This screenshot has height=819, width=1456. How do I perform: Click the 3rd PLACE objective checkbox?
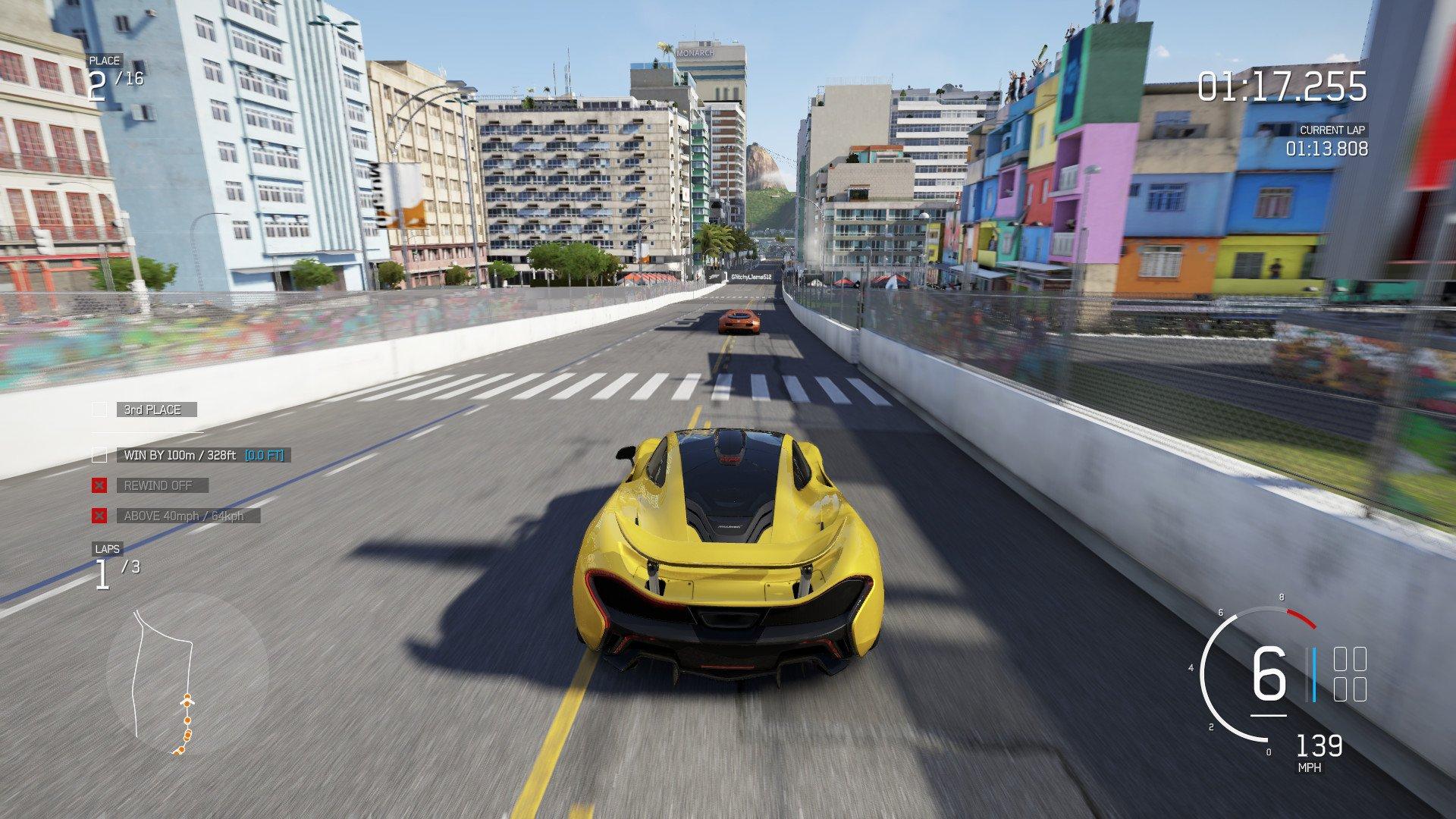tap(99, 409)
